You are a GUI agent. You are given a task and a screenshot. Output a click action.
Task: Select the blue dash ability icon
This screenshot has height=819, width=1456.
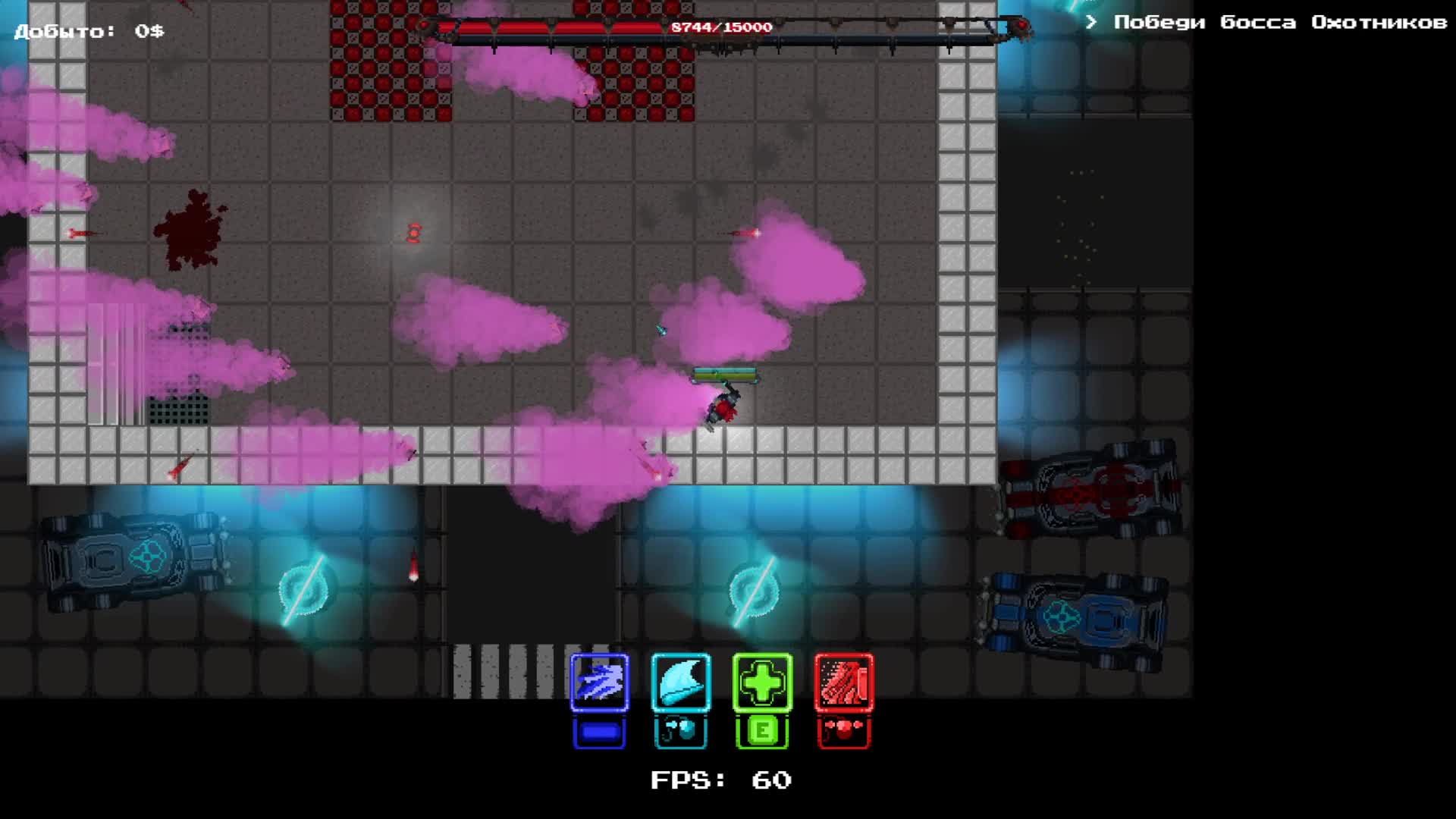coord(599,683)
